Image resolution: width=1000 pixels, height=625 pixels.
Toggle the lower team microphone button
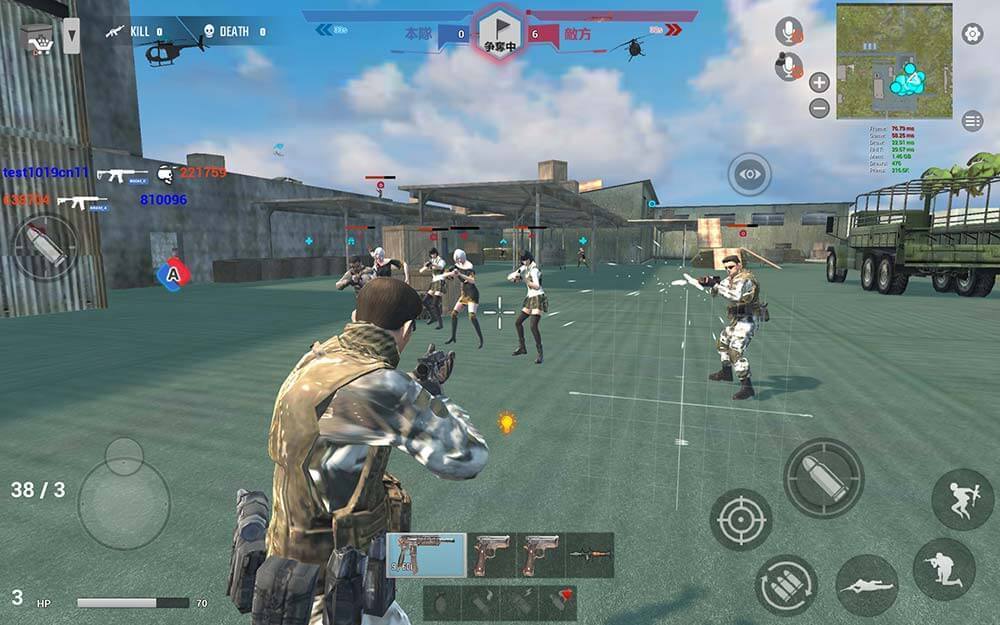click(789, 66)
